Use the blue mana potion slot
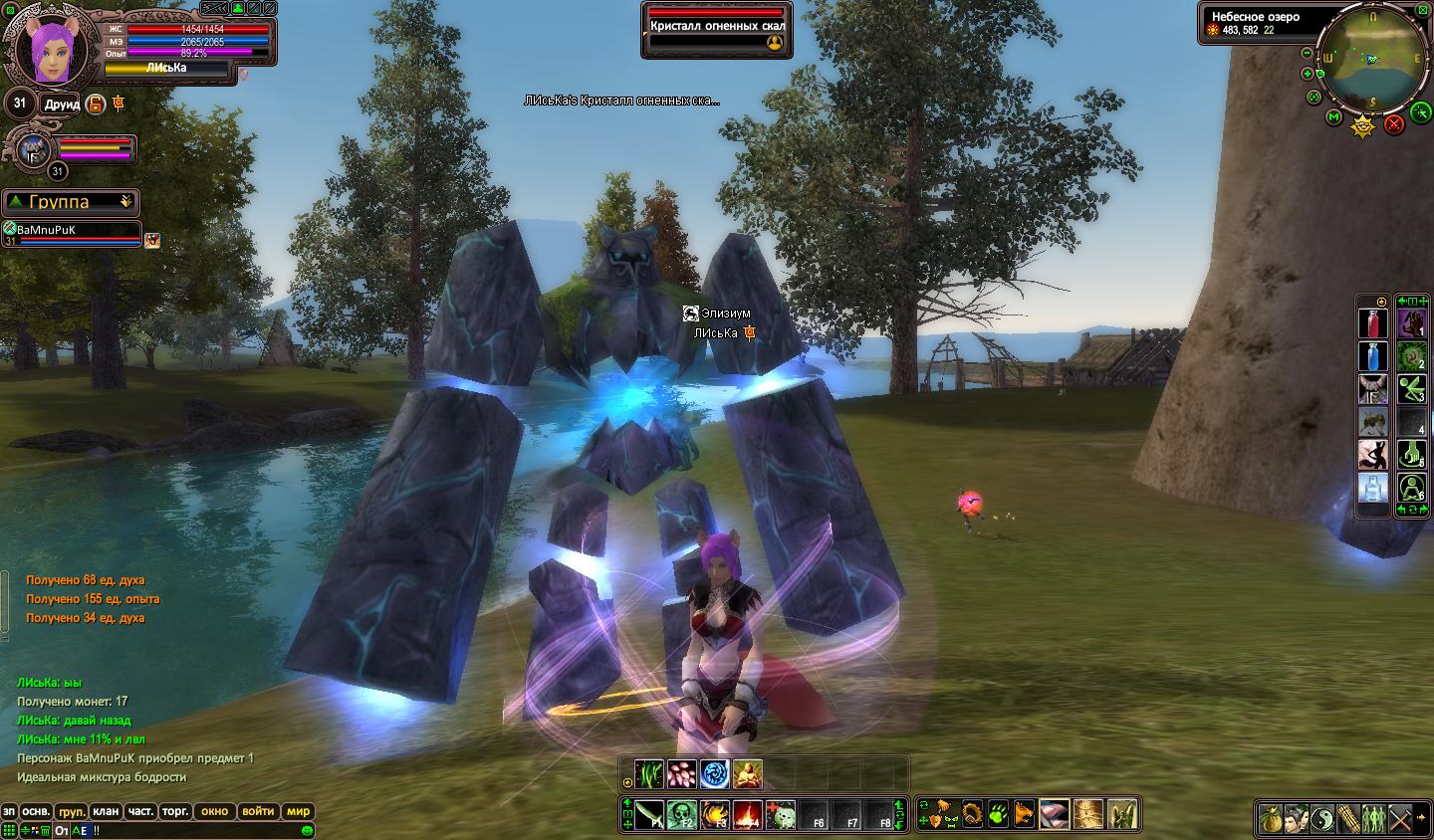 1373,356
